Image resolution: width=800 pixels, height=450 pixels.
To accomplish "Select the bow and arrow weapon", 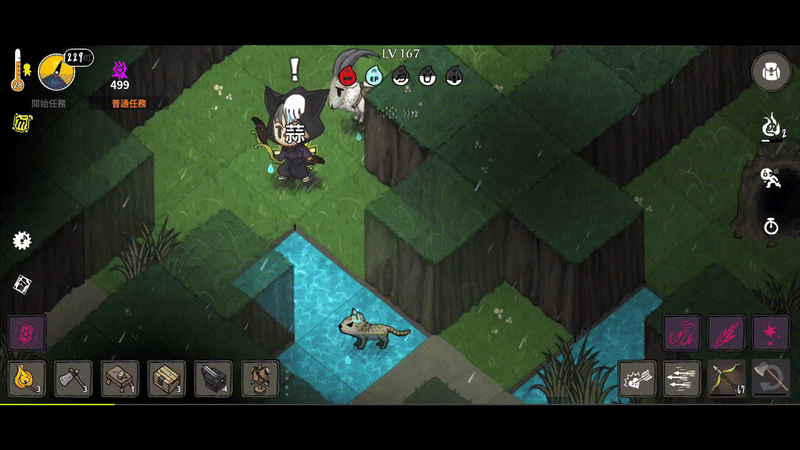I will click(x=727, y=379).
